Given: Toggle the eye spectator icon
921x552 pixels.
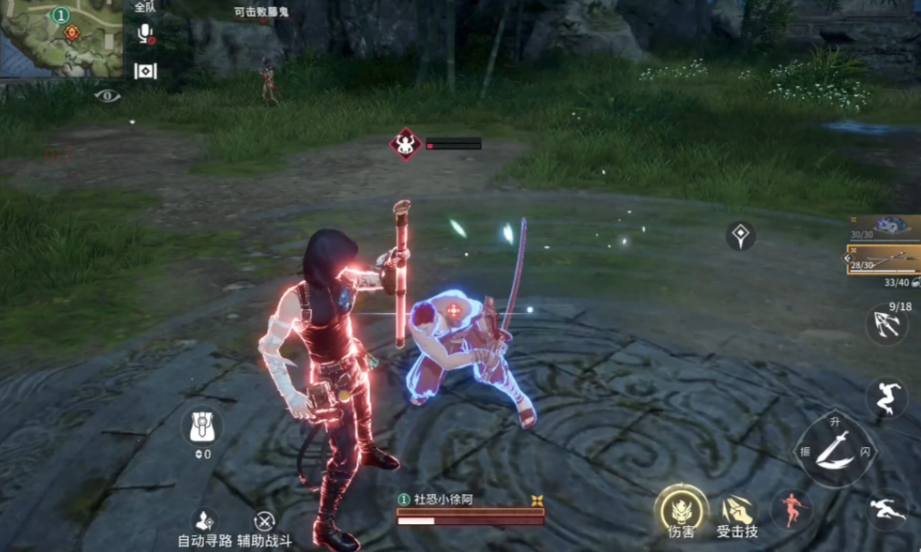Looking at the screenshot, I should tap(107, 96).
